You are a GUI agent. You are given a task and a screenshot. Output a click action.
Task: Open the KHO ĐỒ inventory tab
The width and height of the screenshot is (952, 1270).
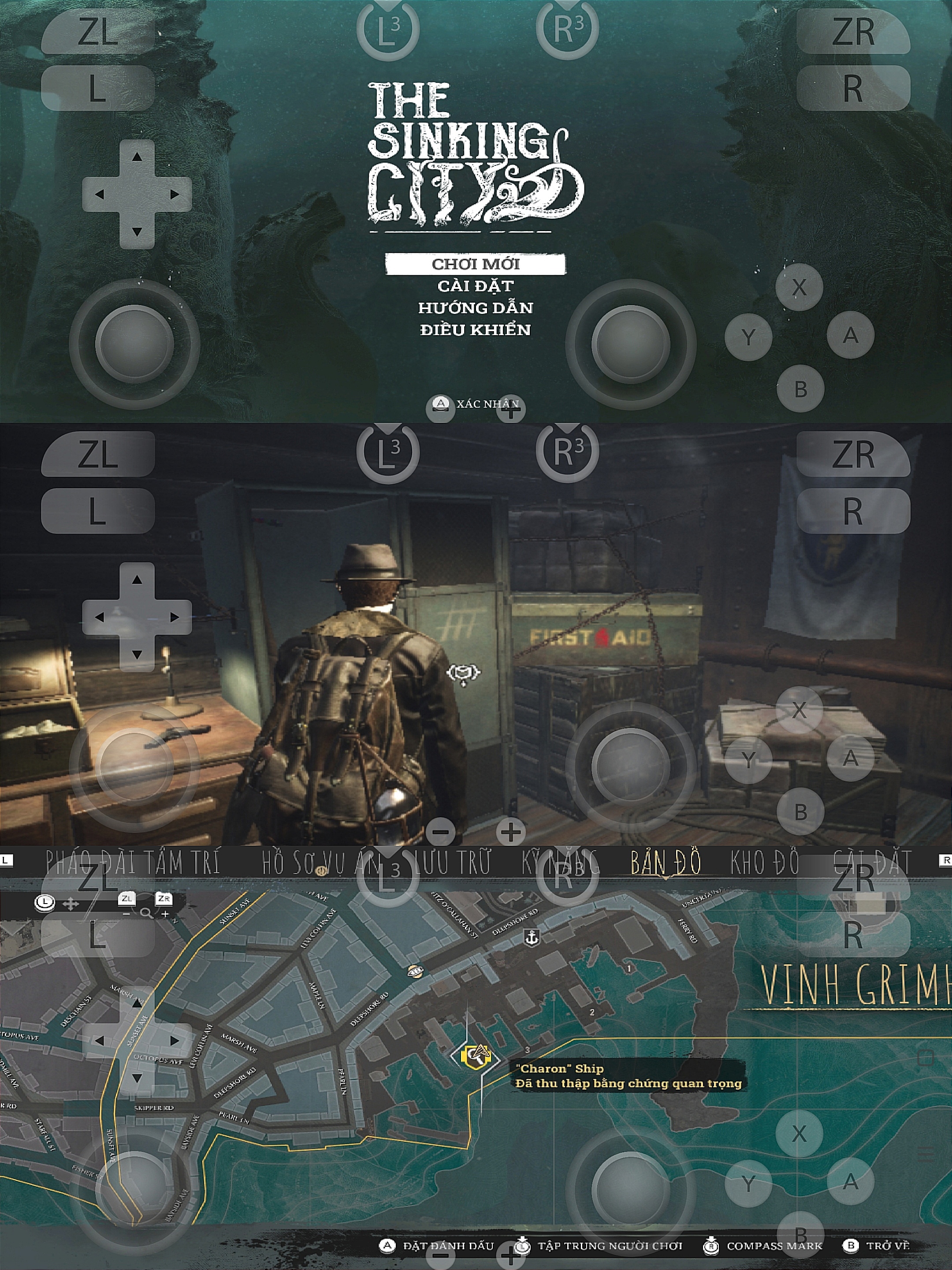pos(764,863)
